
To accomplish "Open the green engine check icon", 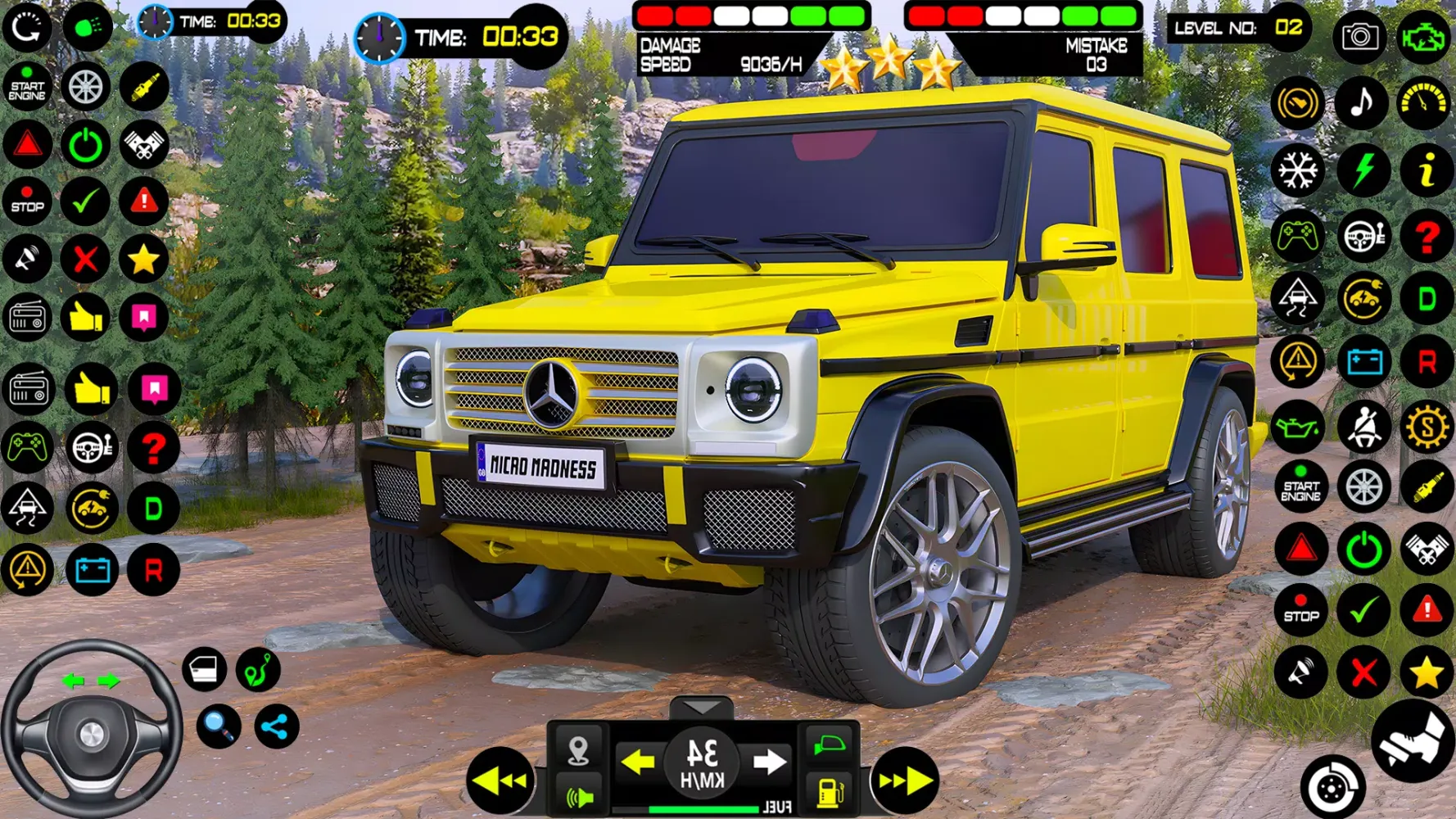I will coord(1423,36).
